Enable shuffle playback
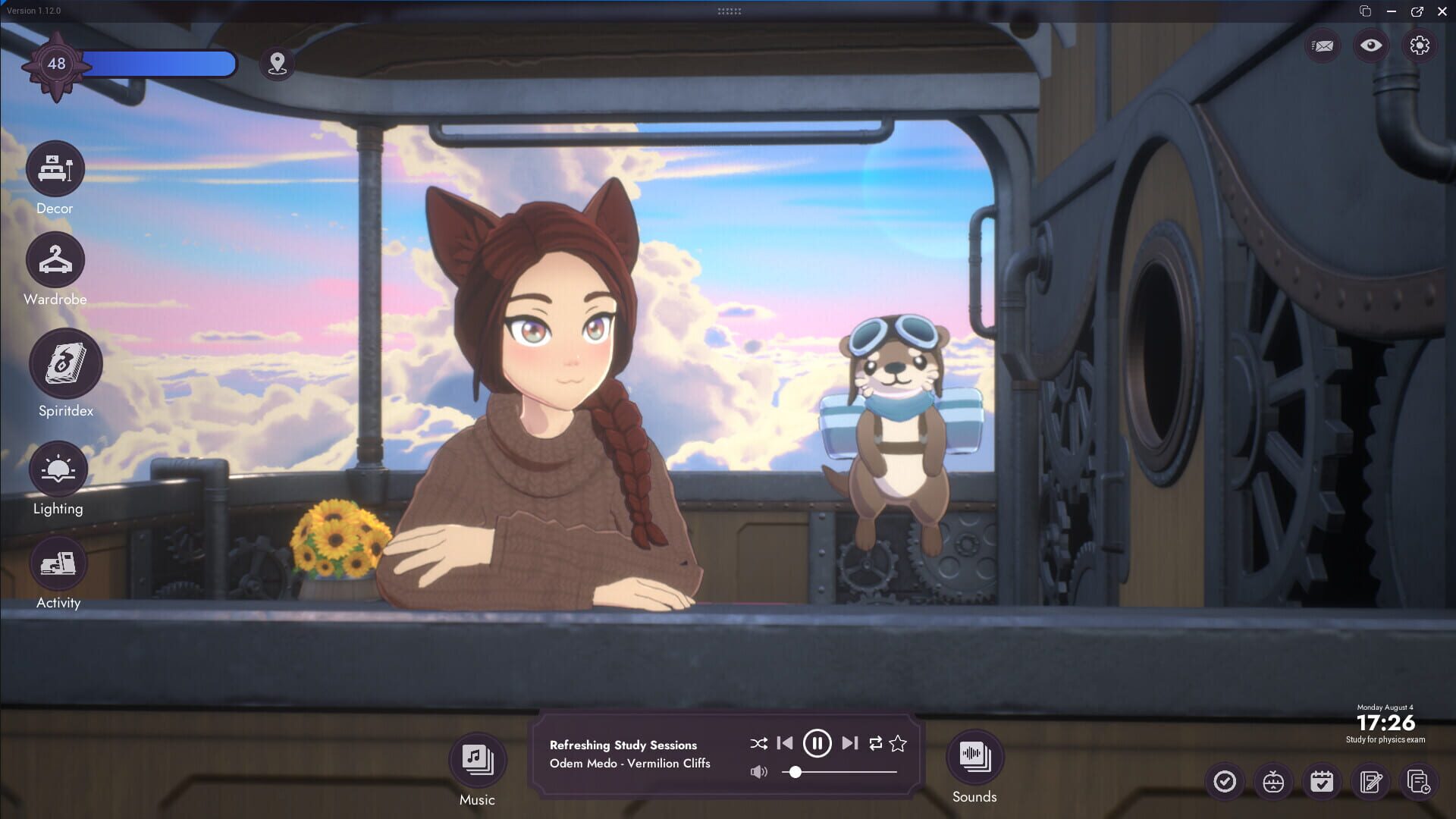Image resolution: width=1456 pixels, height=819 pixels. click(x=758, y=743)
